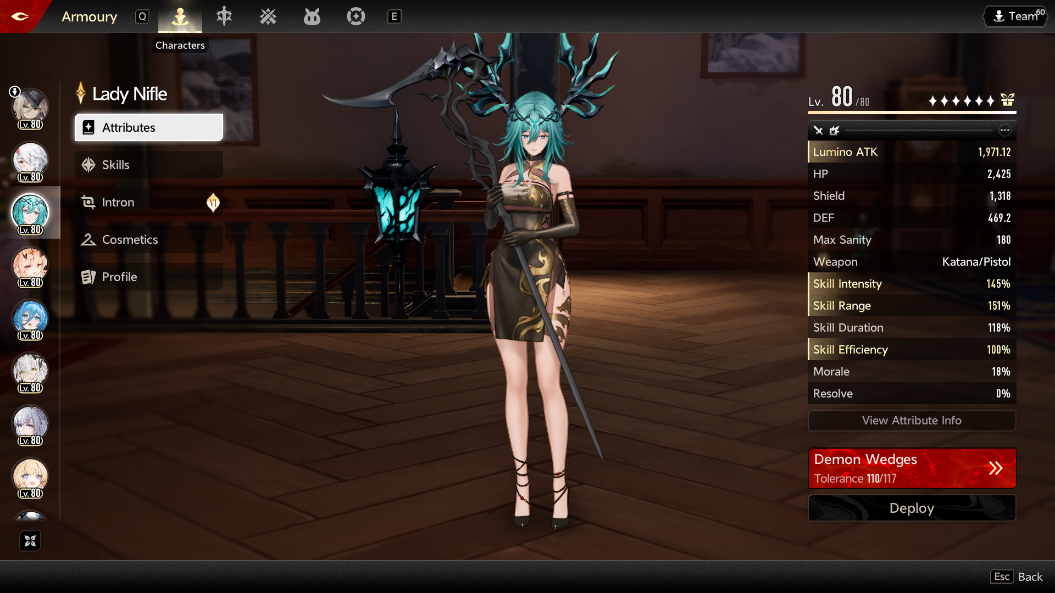Deploy Lady Nifle

[x=911, y=508]
